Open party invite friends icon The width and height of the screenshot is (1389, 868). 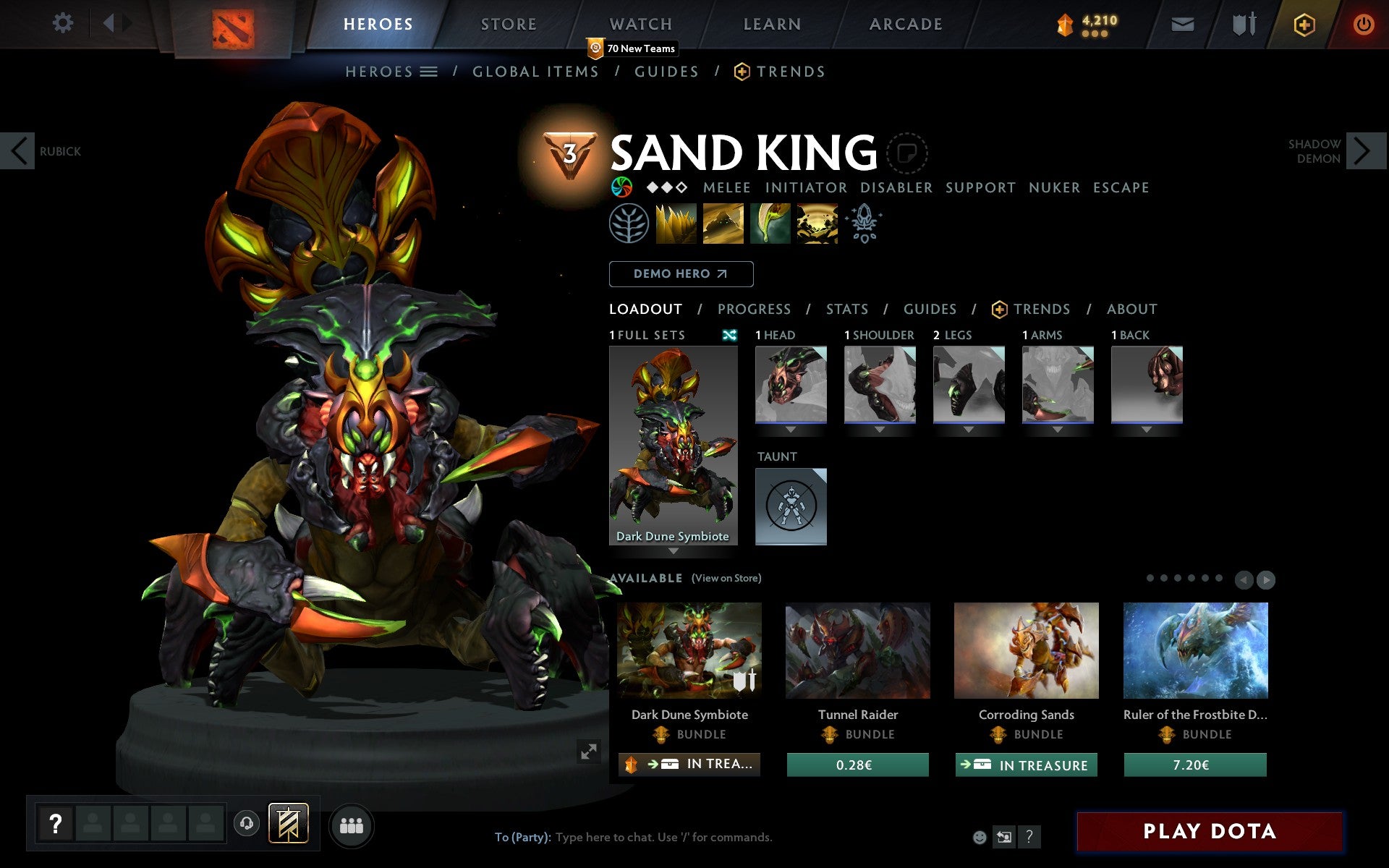click(x=352, y=824)
